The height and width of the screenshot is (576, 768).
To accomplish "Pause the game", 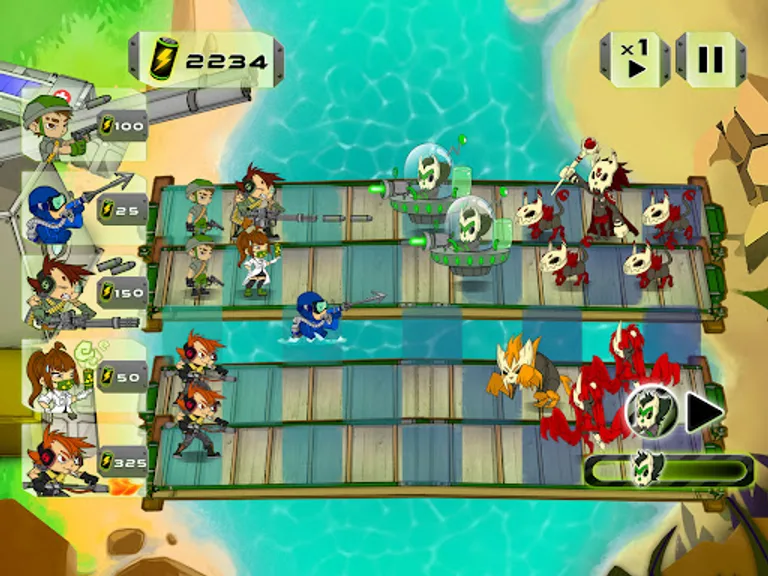I will [x=710, y=60].
